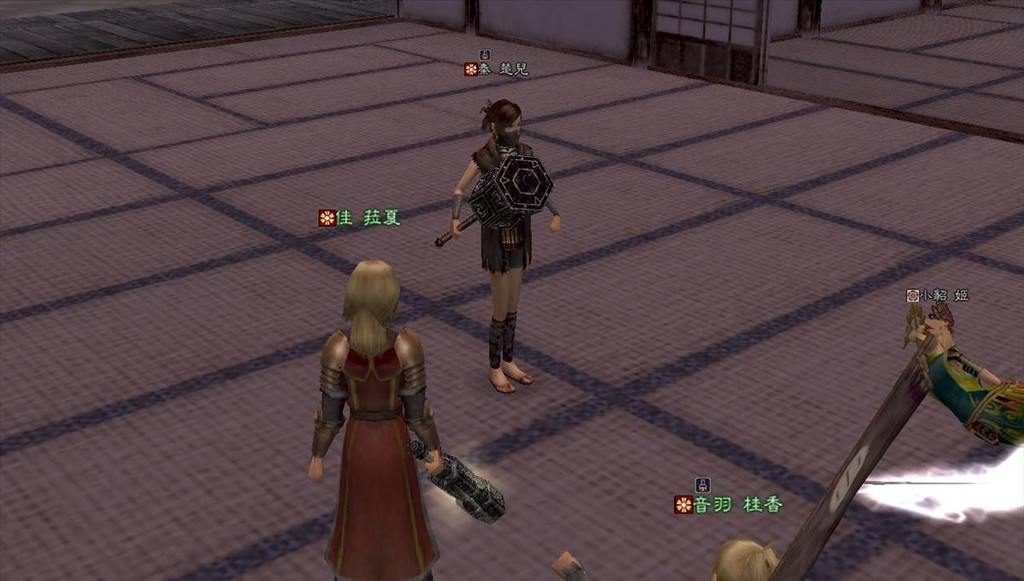
Task: Choose the 小紹 姫 player name tag
Action: pos(938,295)
